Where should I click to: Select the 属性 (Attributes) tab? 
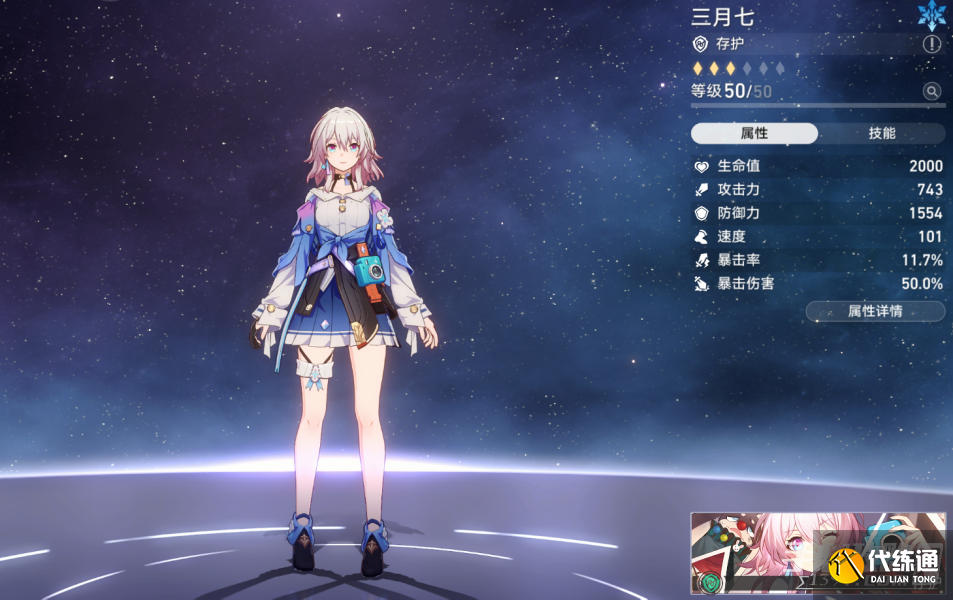coord(754,134)
